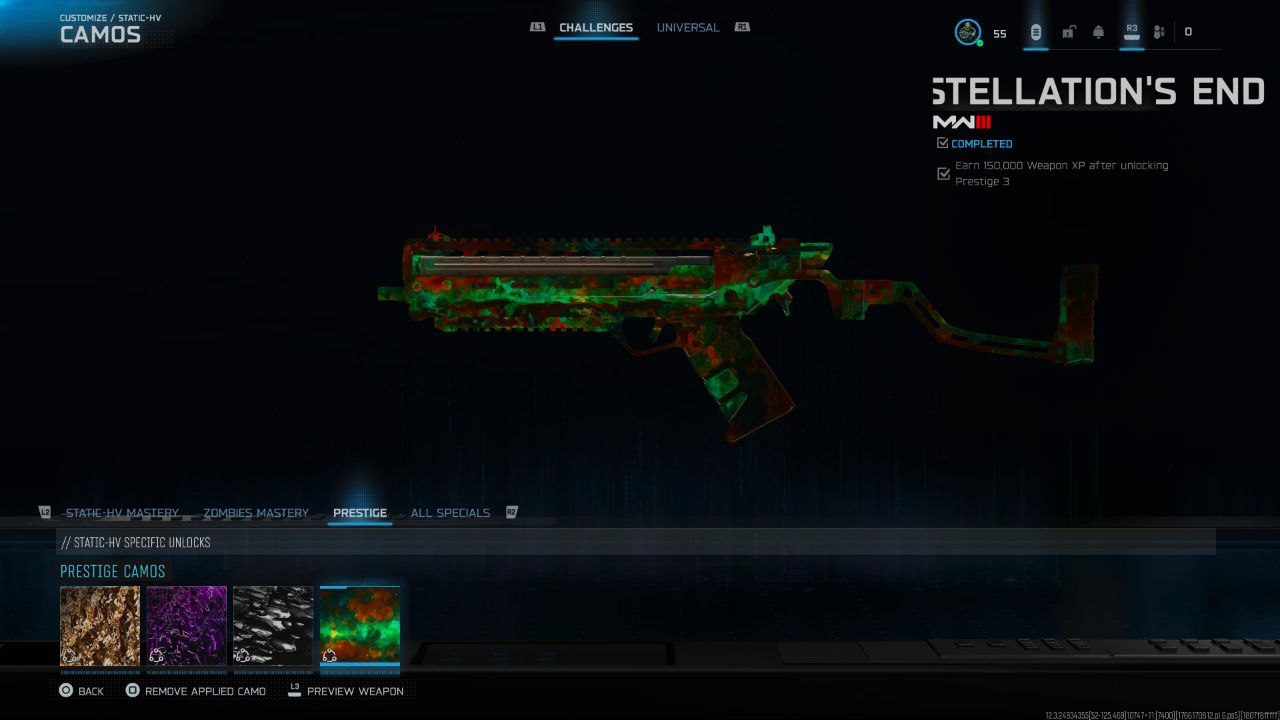Viewport: 1280px width, 720px height.
Task: Open the Zombies Mastery category
Action: [x=256, y=513]
